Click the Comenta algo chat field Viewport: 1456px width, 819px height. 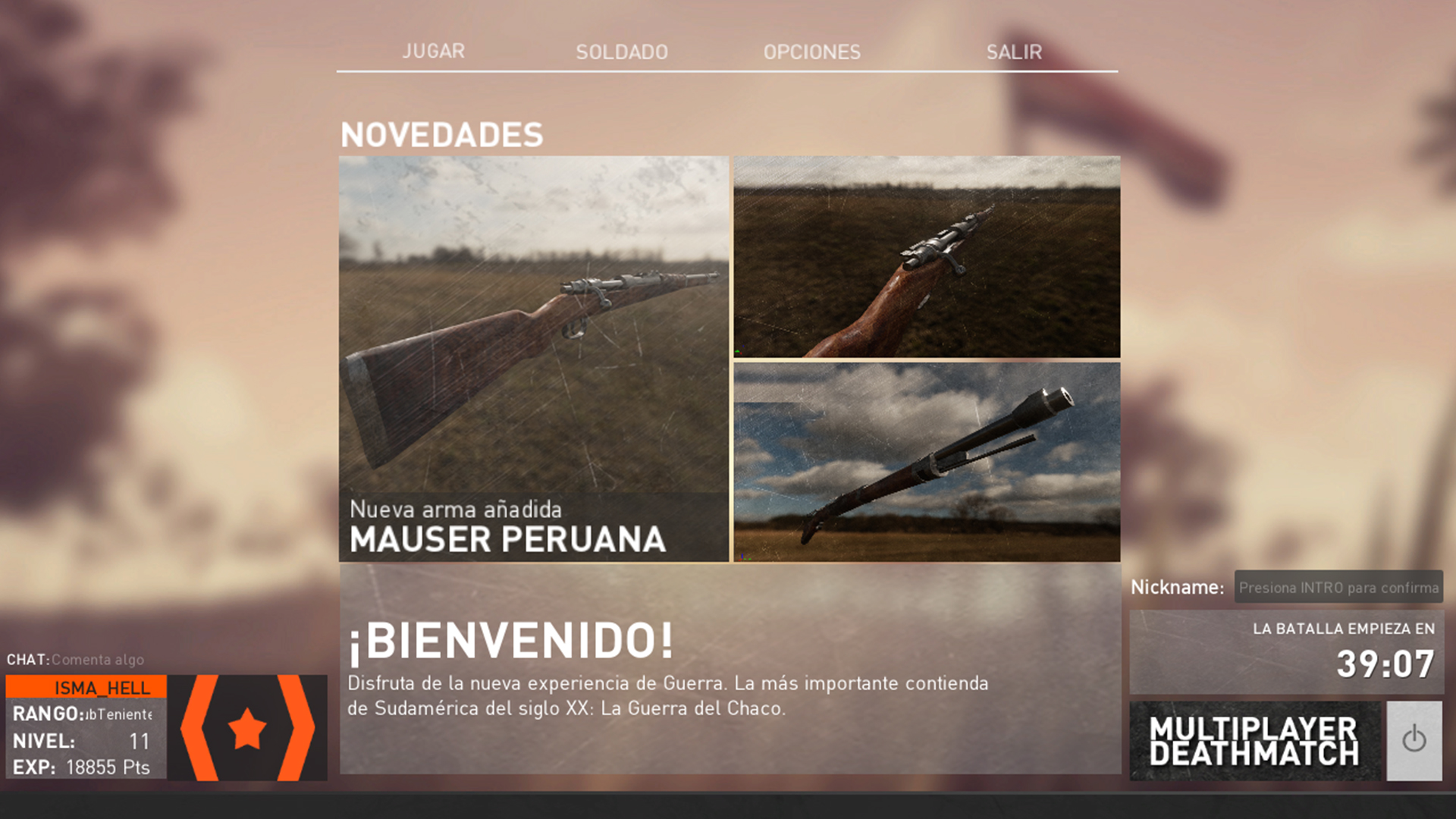96,660
